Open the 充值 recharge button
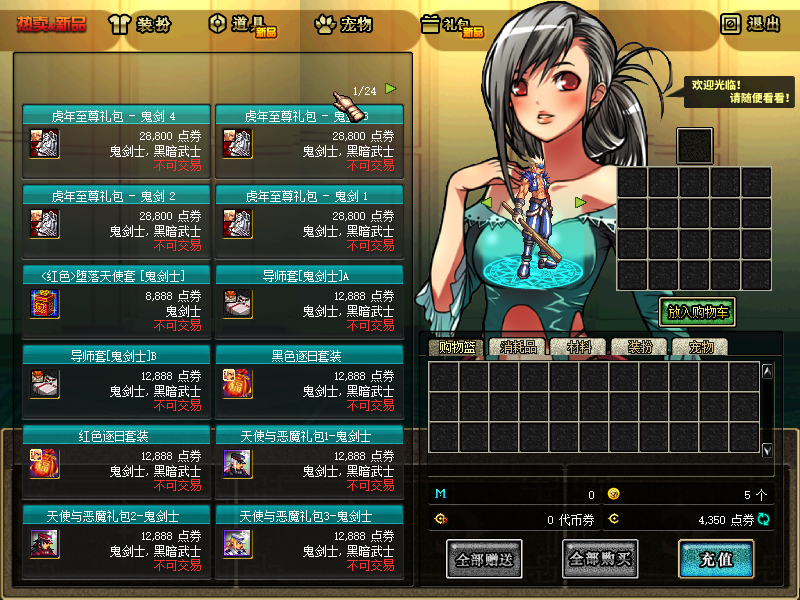 (715, 559)
